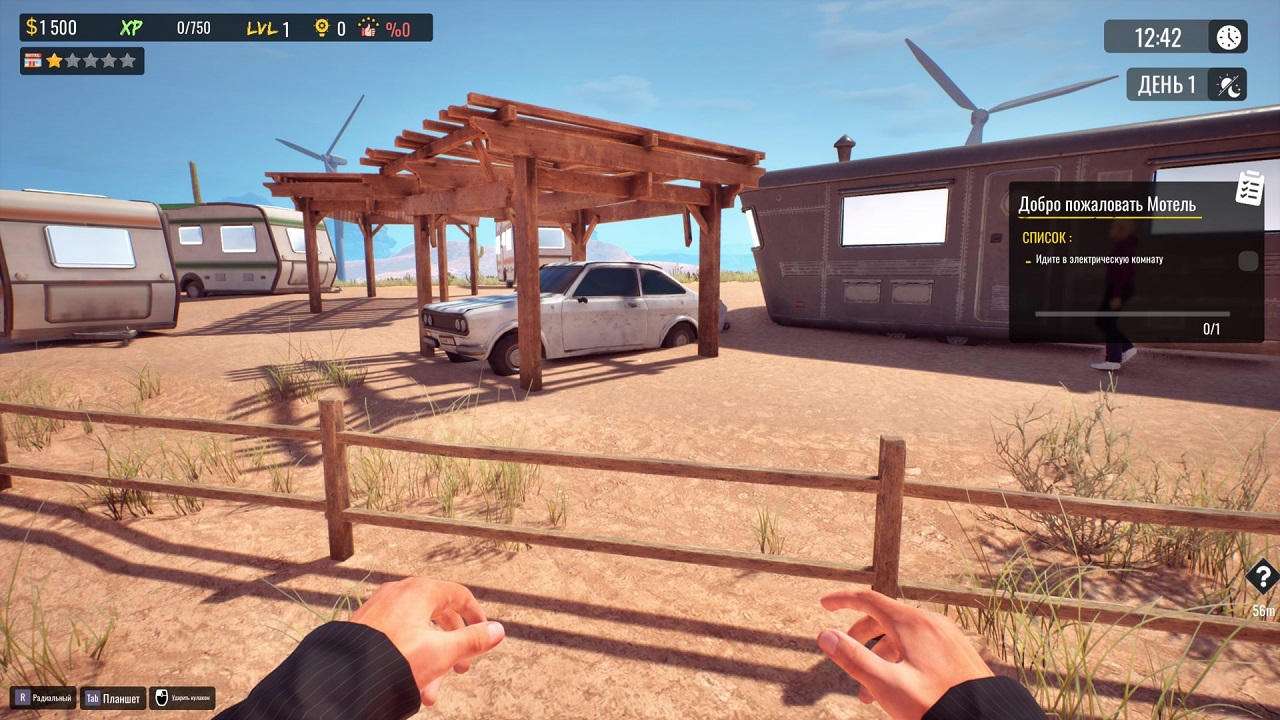Expand the СПИСОК objectives list
Image resolution: width=1280 pixels, height=720 pixels.
1046,237
